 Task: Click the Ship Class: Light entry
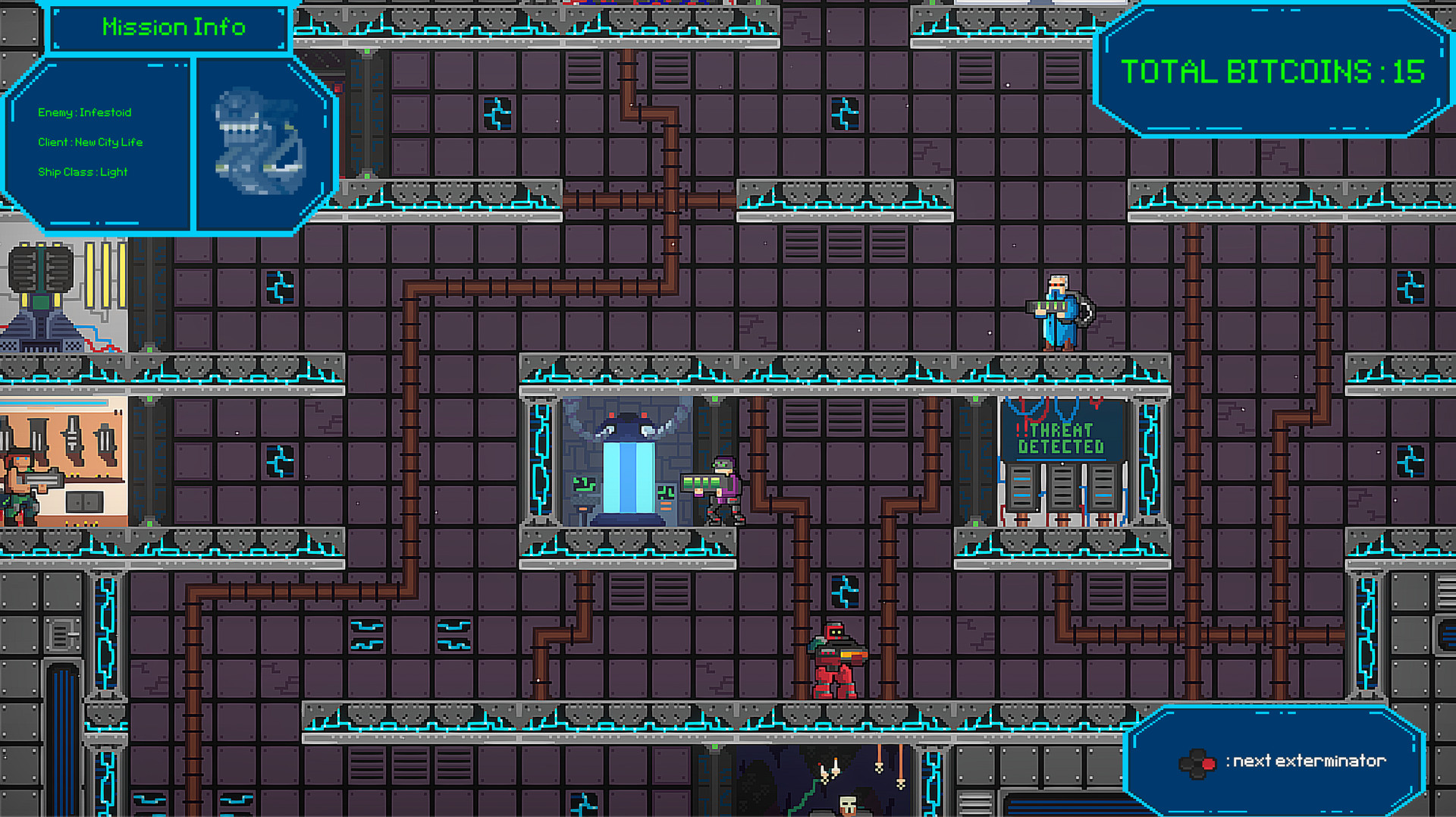82,172
